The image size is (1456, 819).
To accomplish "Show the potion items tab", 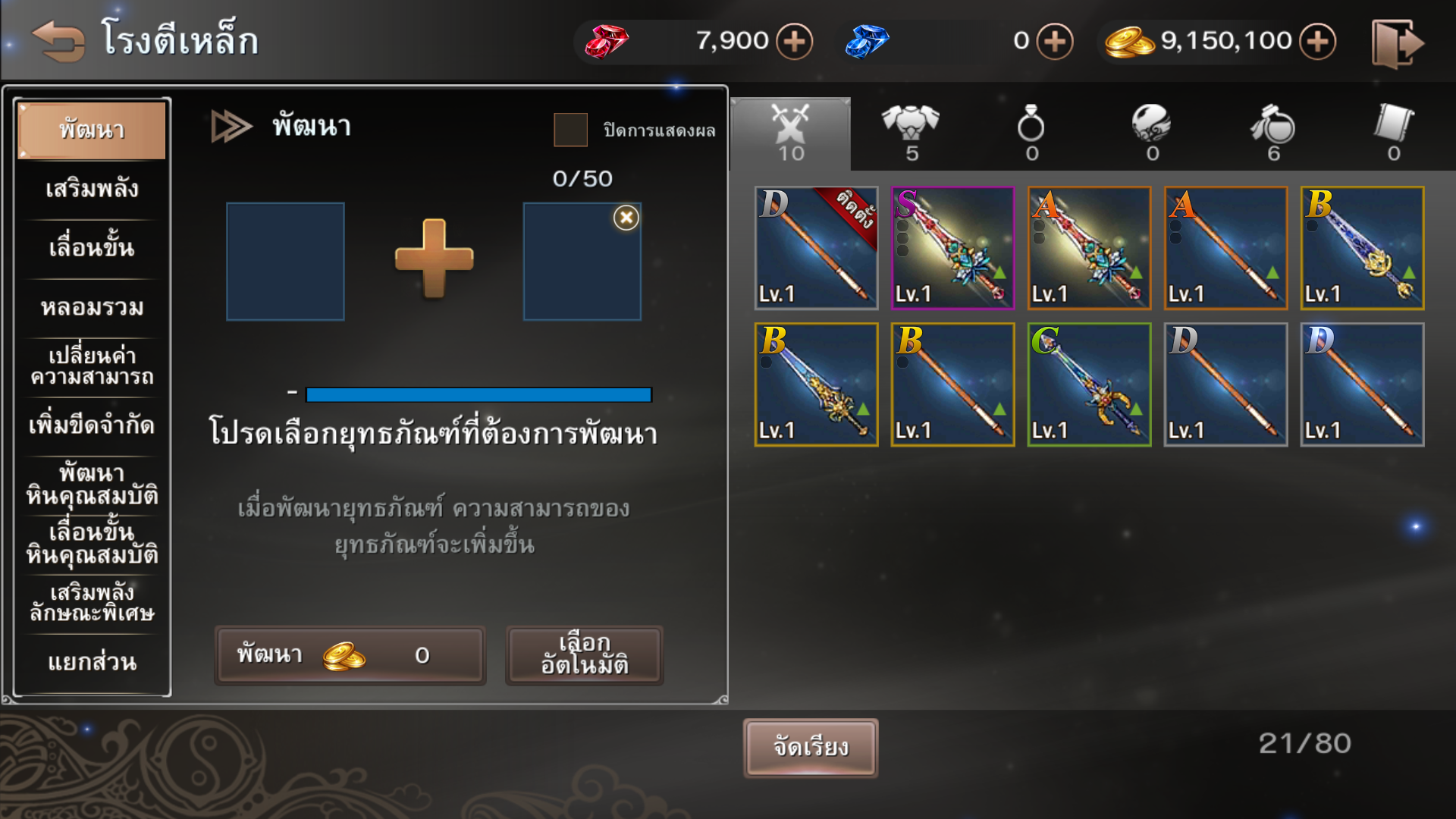I will pyautogui.click(x=1273, y=133).
